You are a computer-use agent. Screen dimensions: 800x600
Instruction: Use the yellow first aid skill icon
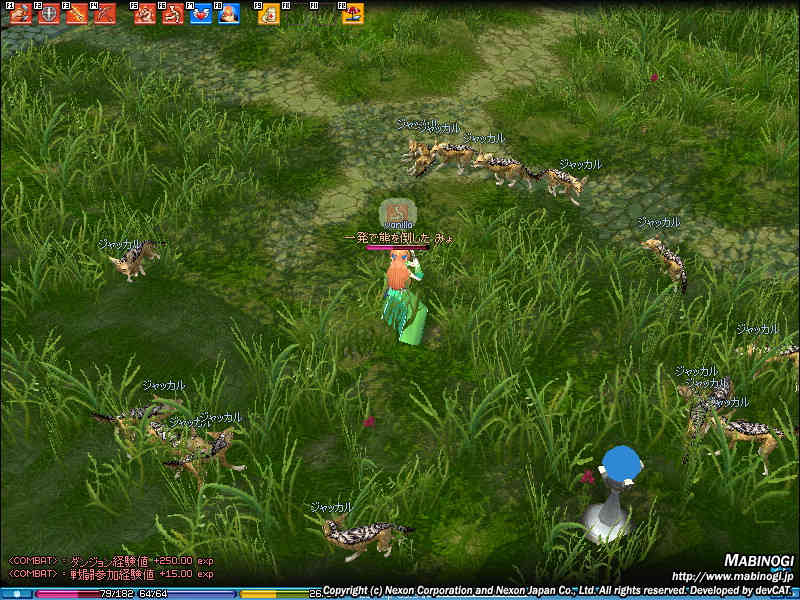tap(269, 13)
